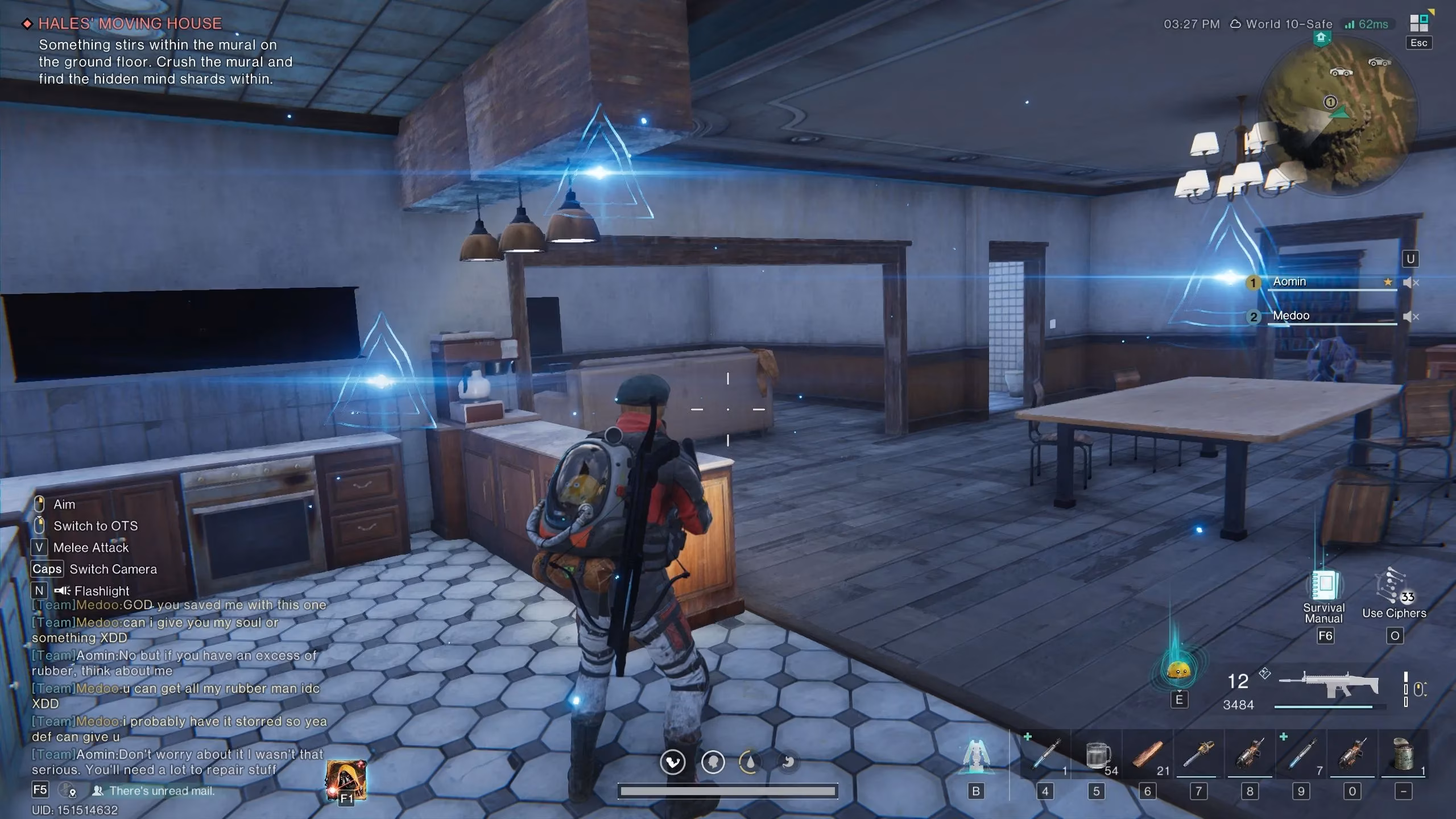Open the game menu with the Esc button

pyautogui.click(x=1418, y=43)
